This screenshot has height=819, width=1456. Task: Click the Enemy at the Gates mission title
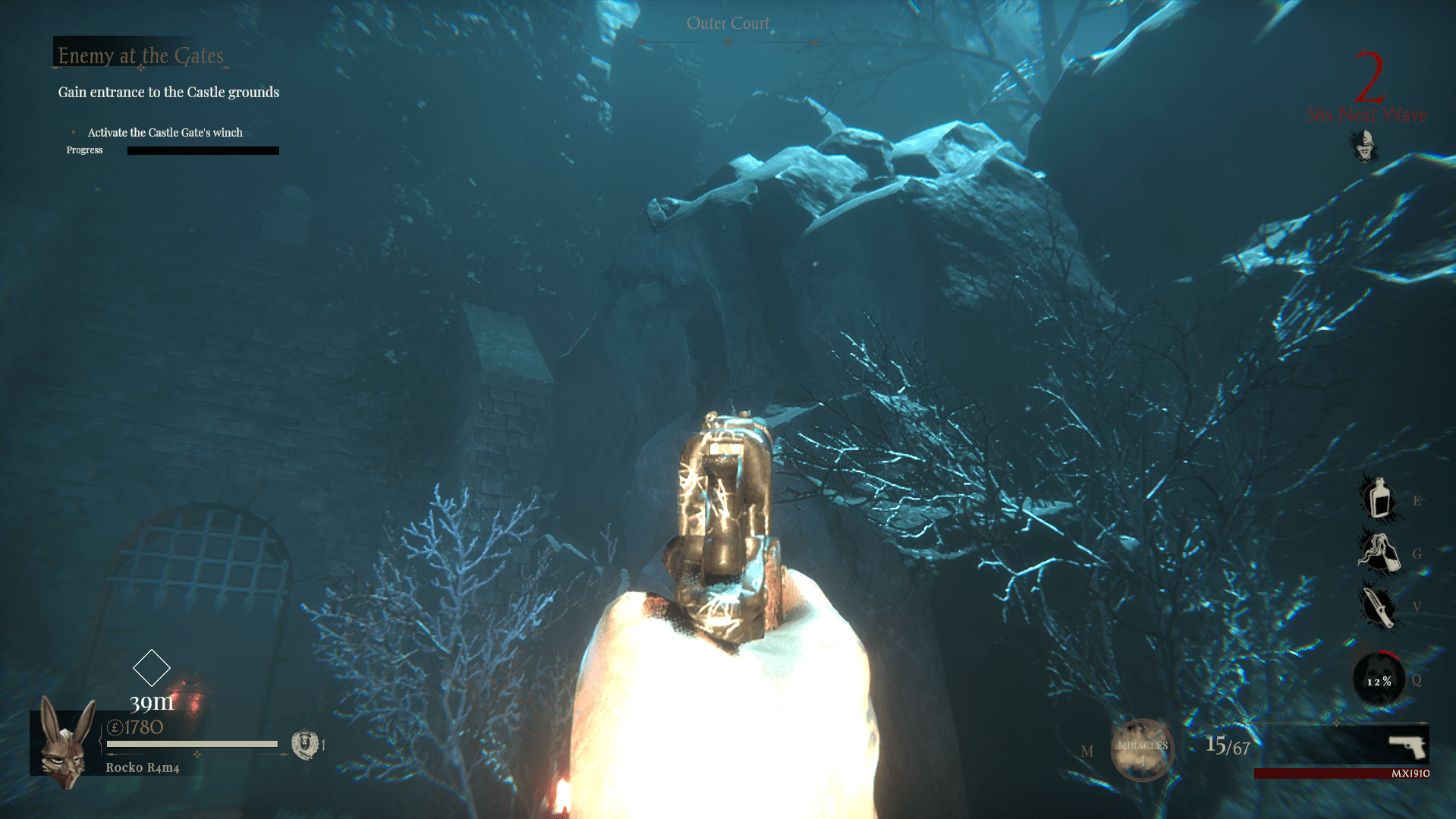click(x=139, y=55)
